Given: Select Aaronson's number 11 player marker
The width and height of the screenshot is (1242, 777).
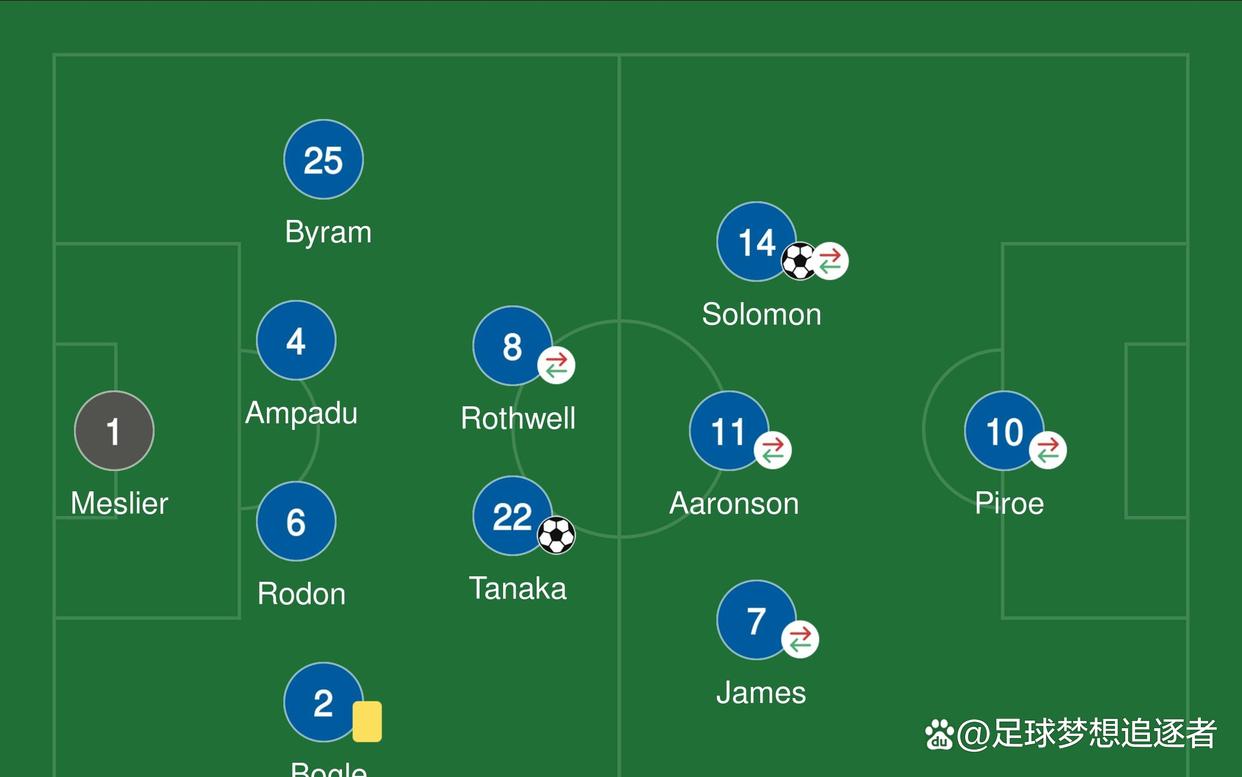Looking at the screenshot, I should pyautogui.click(x=728, y=431).
